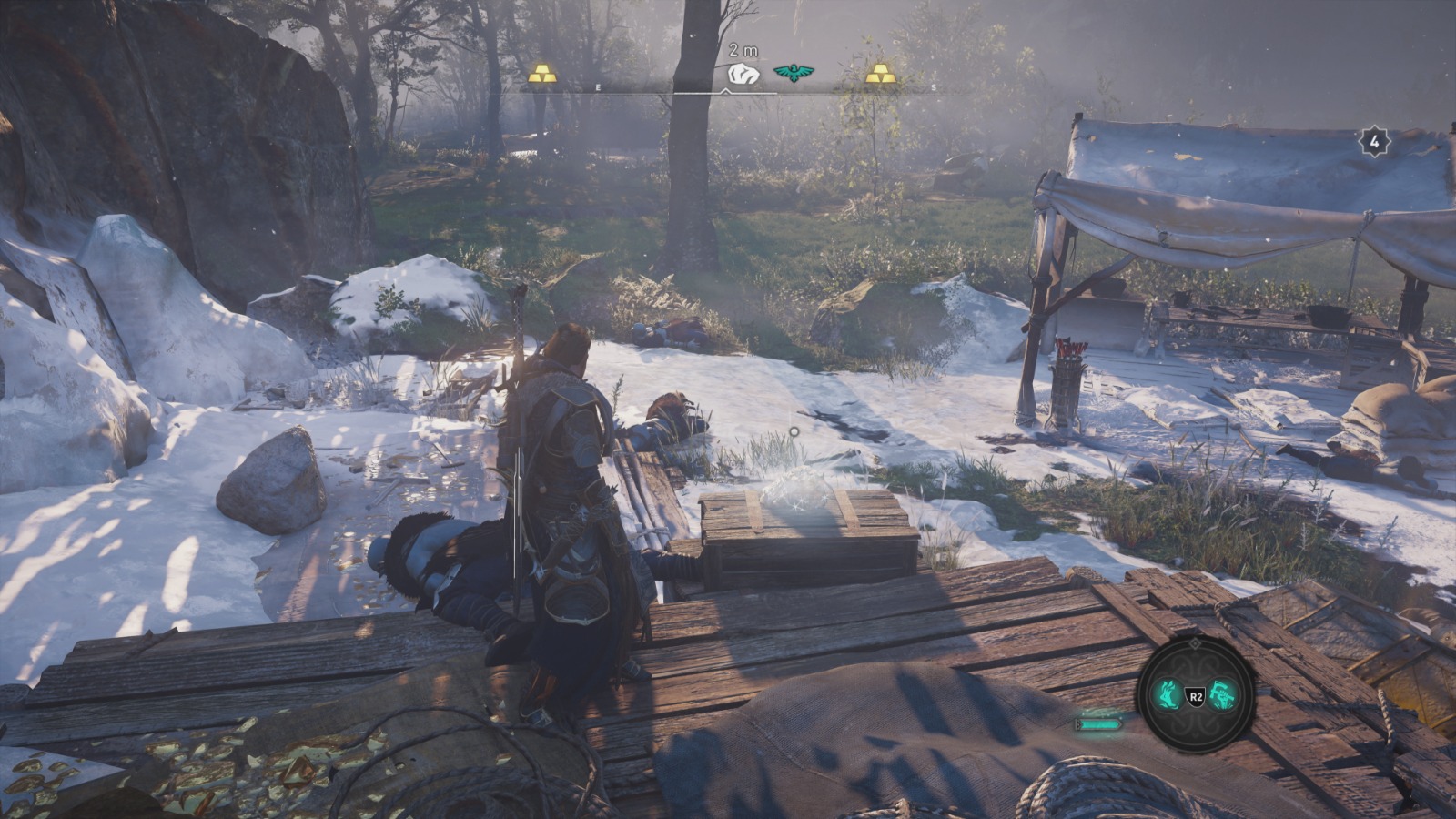Screen dimensions: 1456x819
Task: Click the green raven synchronization icon on compass
Action: pos(792,72)
